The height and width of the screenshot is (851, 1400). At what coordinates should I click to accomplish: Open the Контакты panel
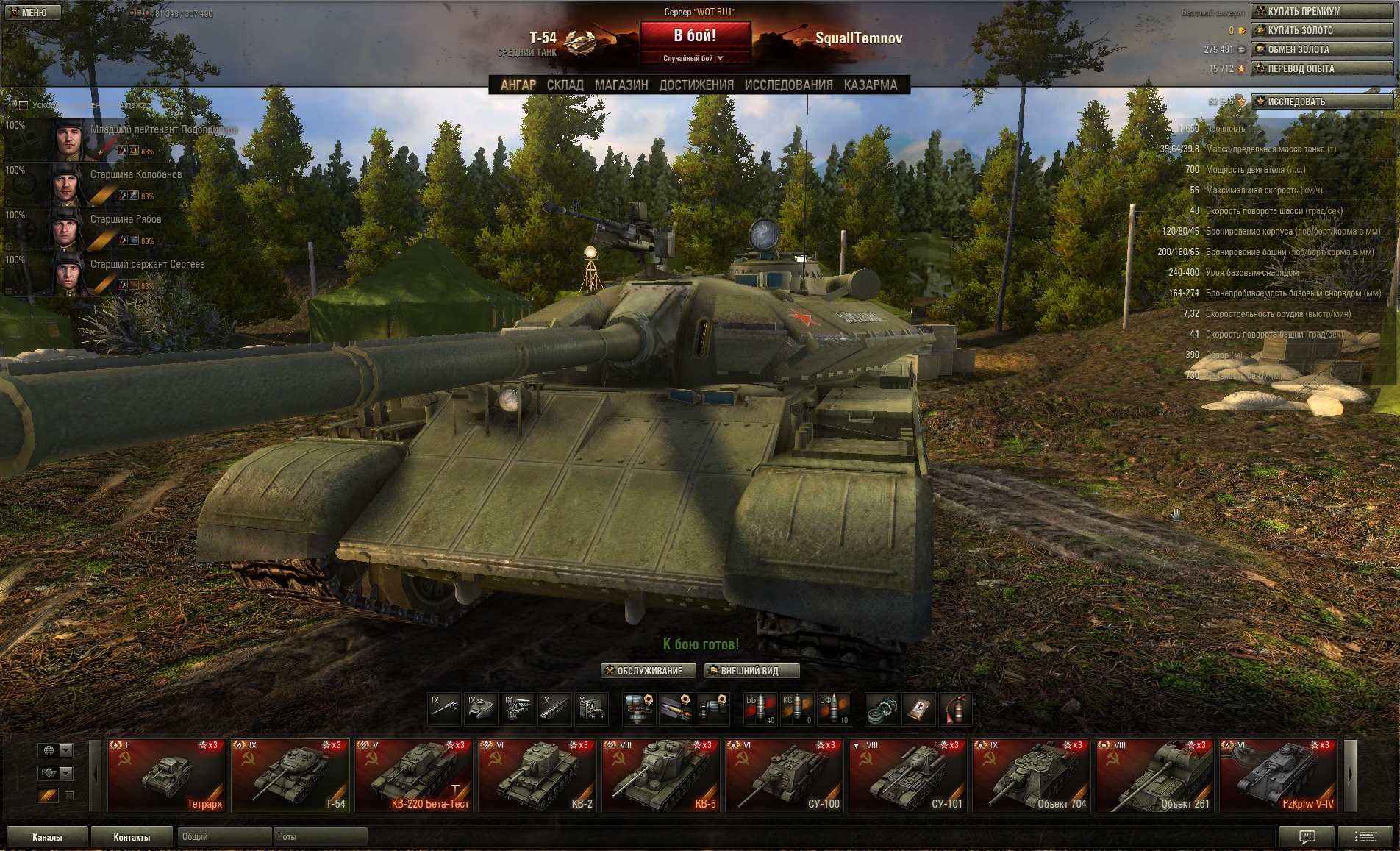(x=132, y=837)
